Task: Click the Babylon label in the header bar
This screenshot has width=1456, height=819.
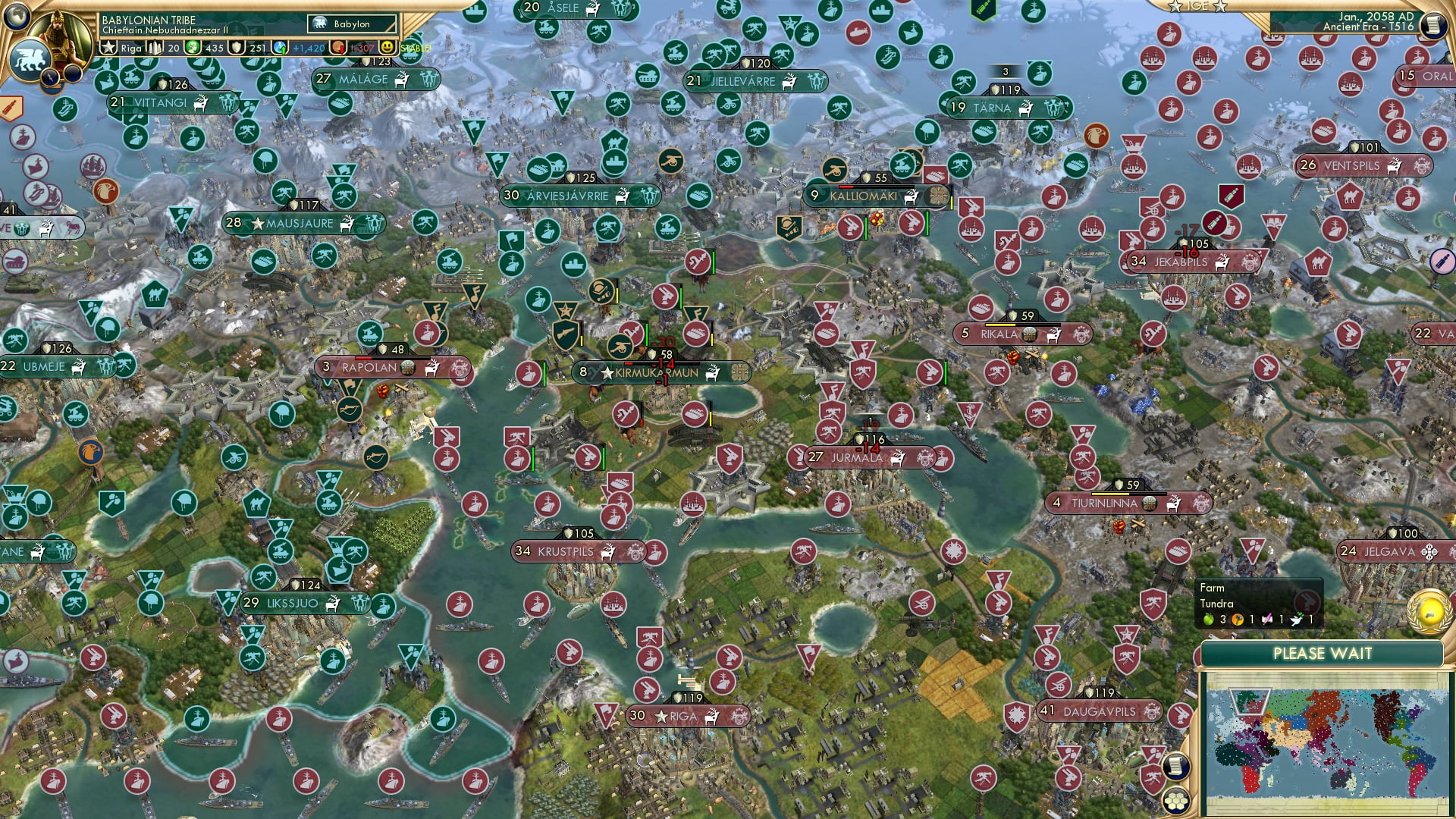Action: point(350,24)
